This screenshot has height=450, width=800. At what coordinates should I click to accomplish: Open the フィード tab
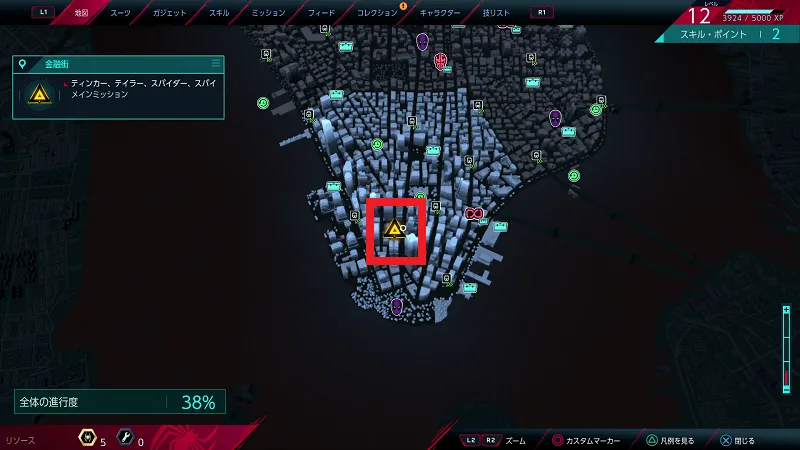(323, 13)
